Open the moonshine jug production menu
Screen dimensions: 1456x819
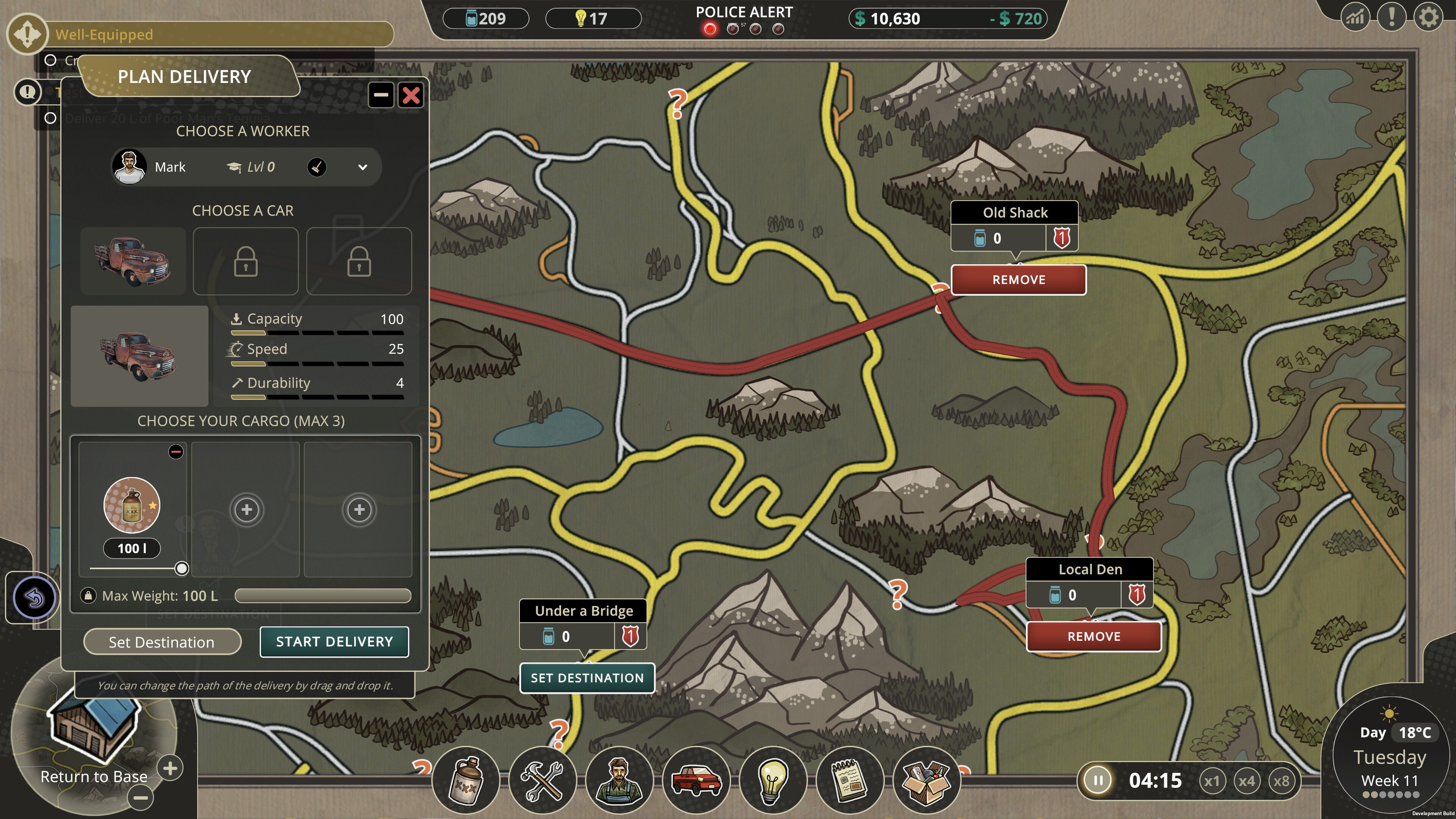(x=466, y=781)
